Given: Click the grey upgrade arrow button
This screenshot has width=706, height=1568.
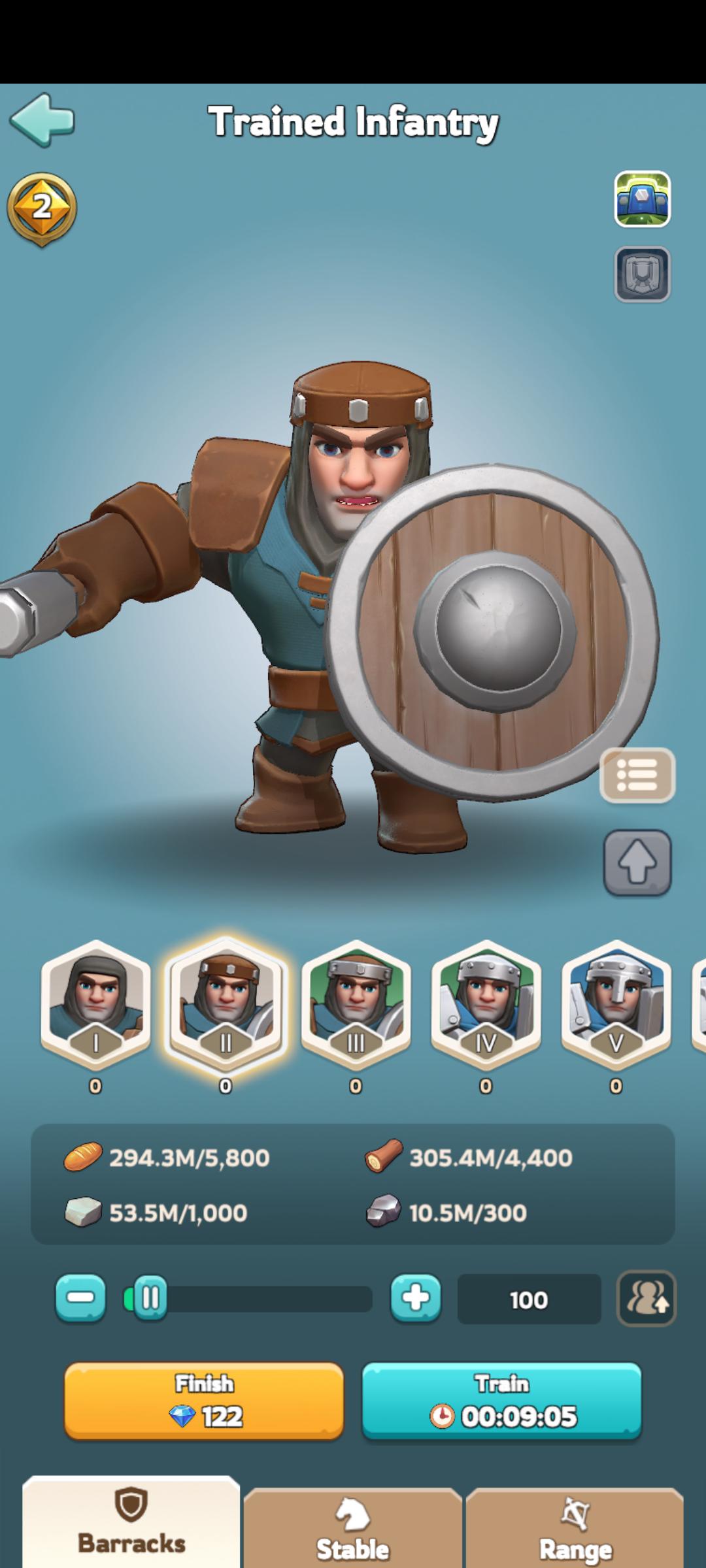Looking at the screenshot, I should [637, 862].
